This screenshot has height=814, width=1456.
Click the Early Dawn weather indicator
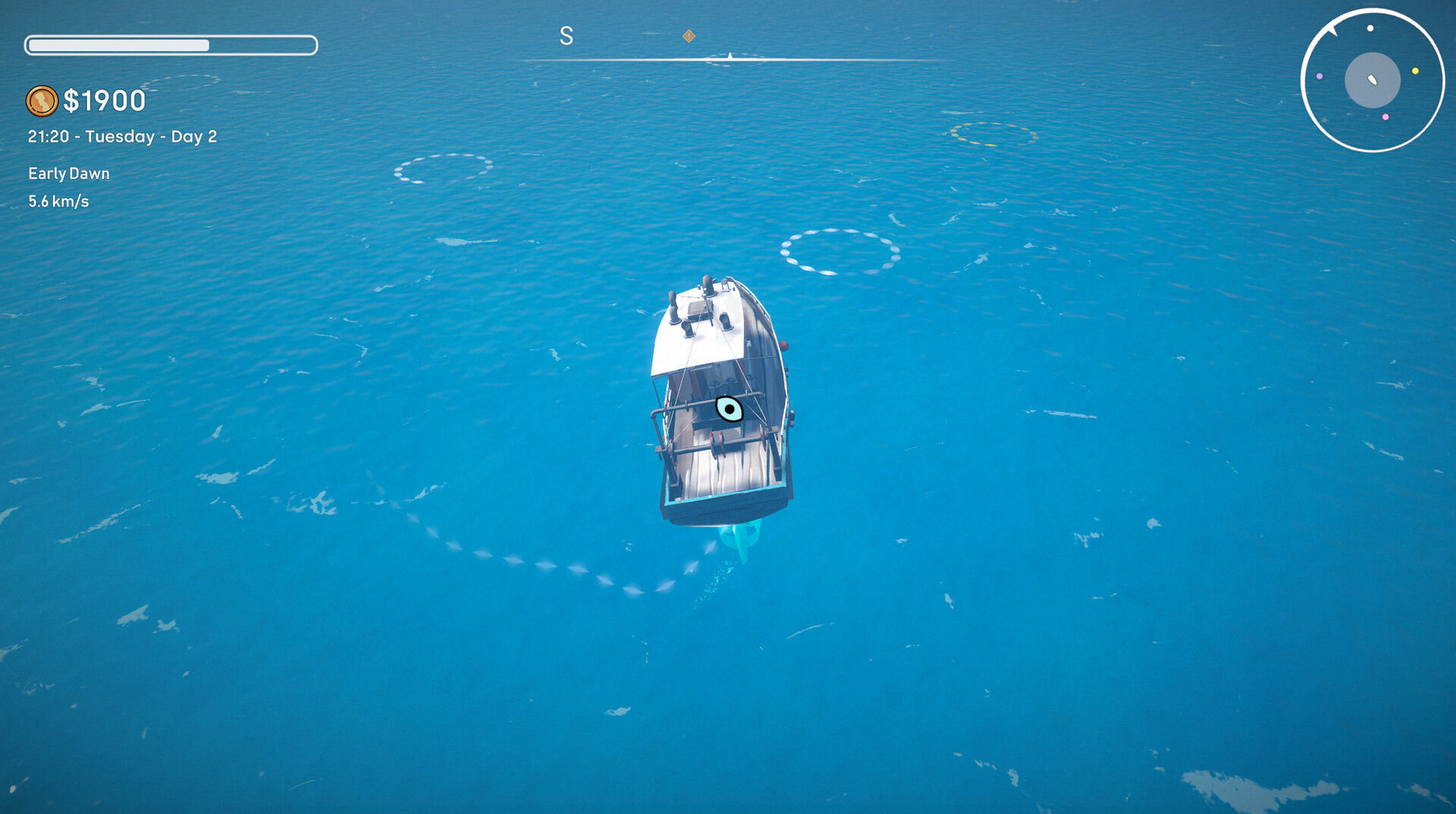coord(68,173)
